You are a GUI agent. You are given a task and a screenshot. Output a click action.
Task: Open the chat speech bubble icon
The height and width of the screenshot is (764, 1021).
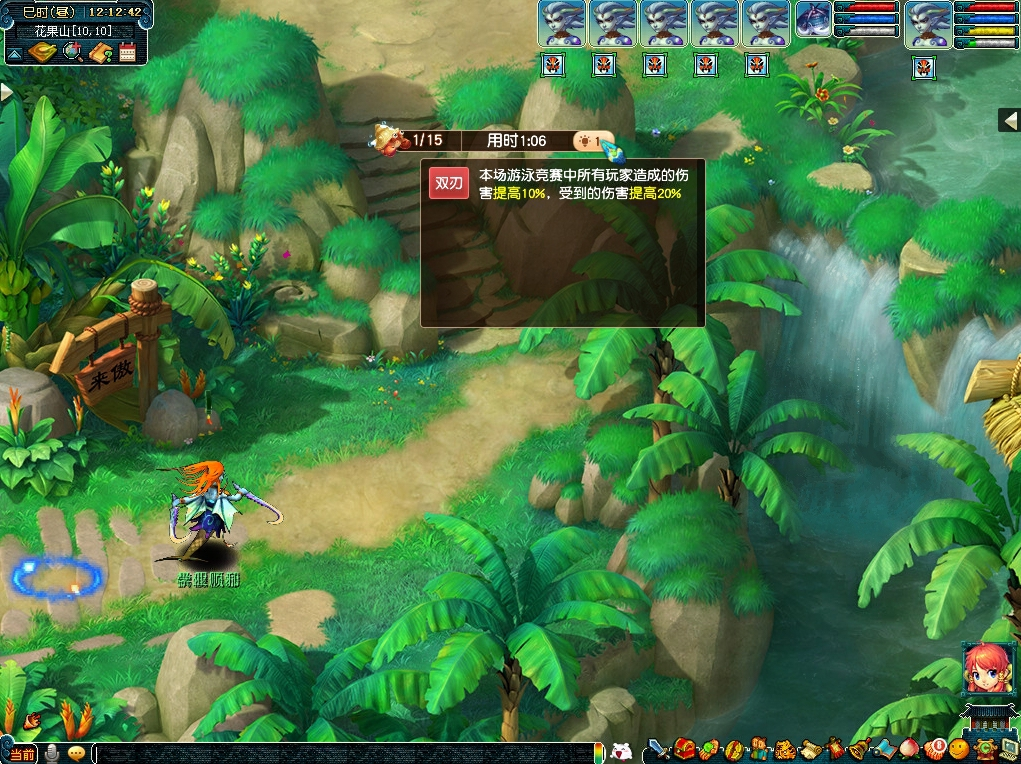(x=75, y=753)
